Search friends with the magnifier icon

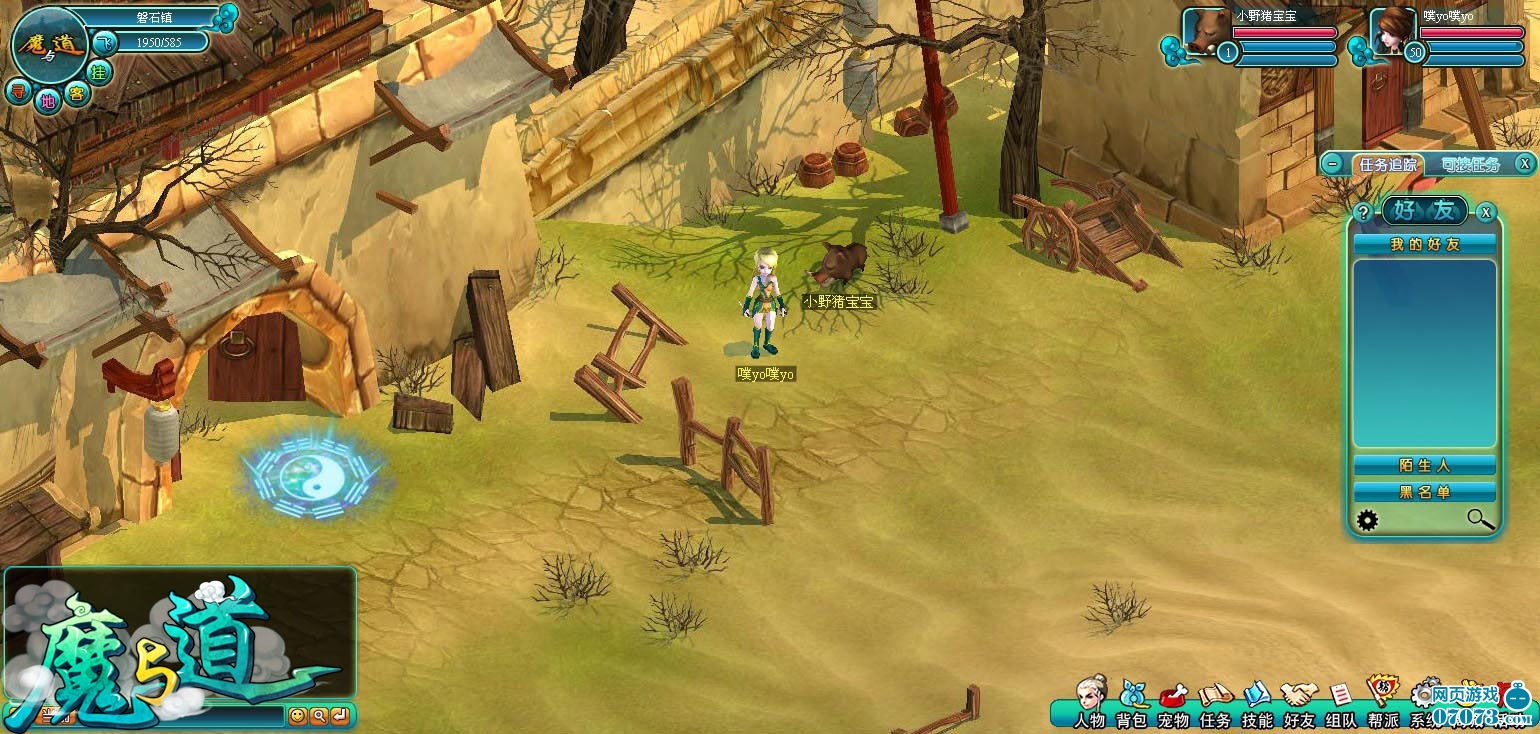point(1480,519)
